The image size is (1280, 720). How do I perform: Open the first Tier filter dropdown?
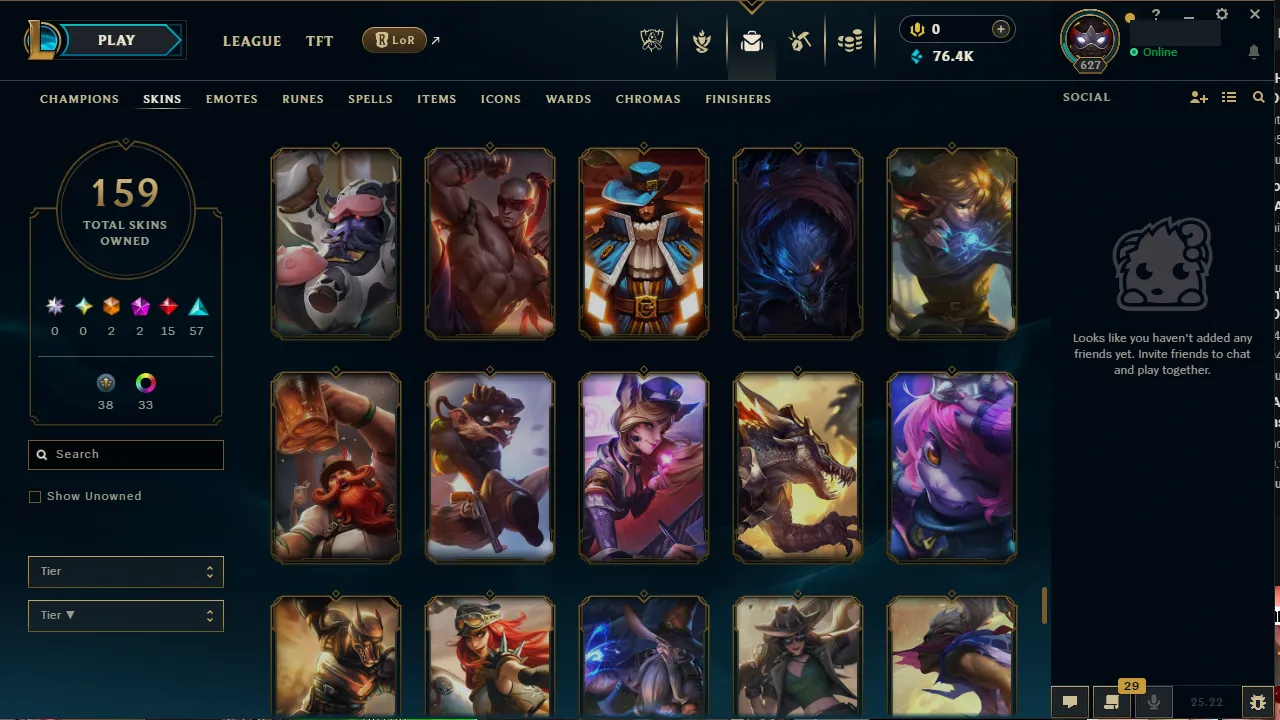point(125,571)
